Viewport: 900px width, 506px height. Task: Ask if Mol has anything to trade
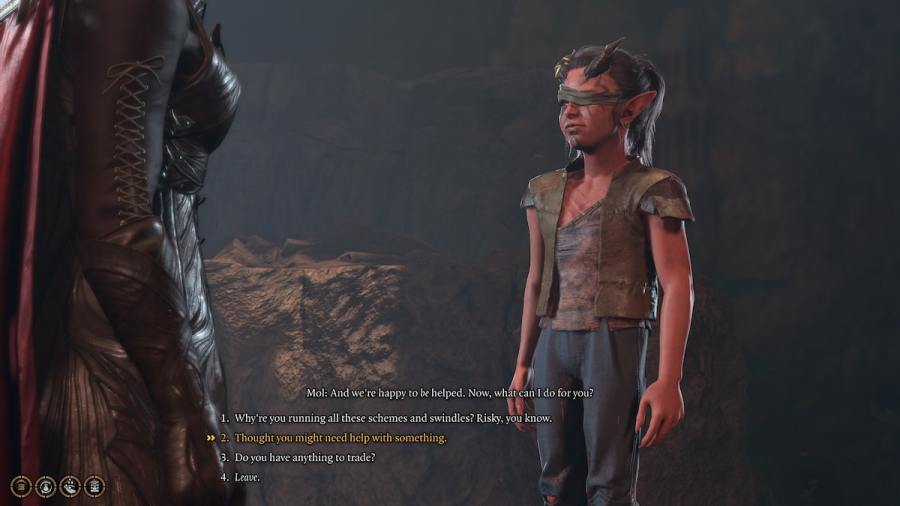pos(305,458)
